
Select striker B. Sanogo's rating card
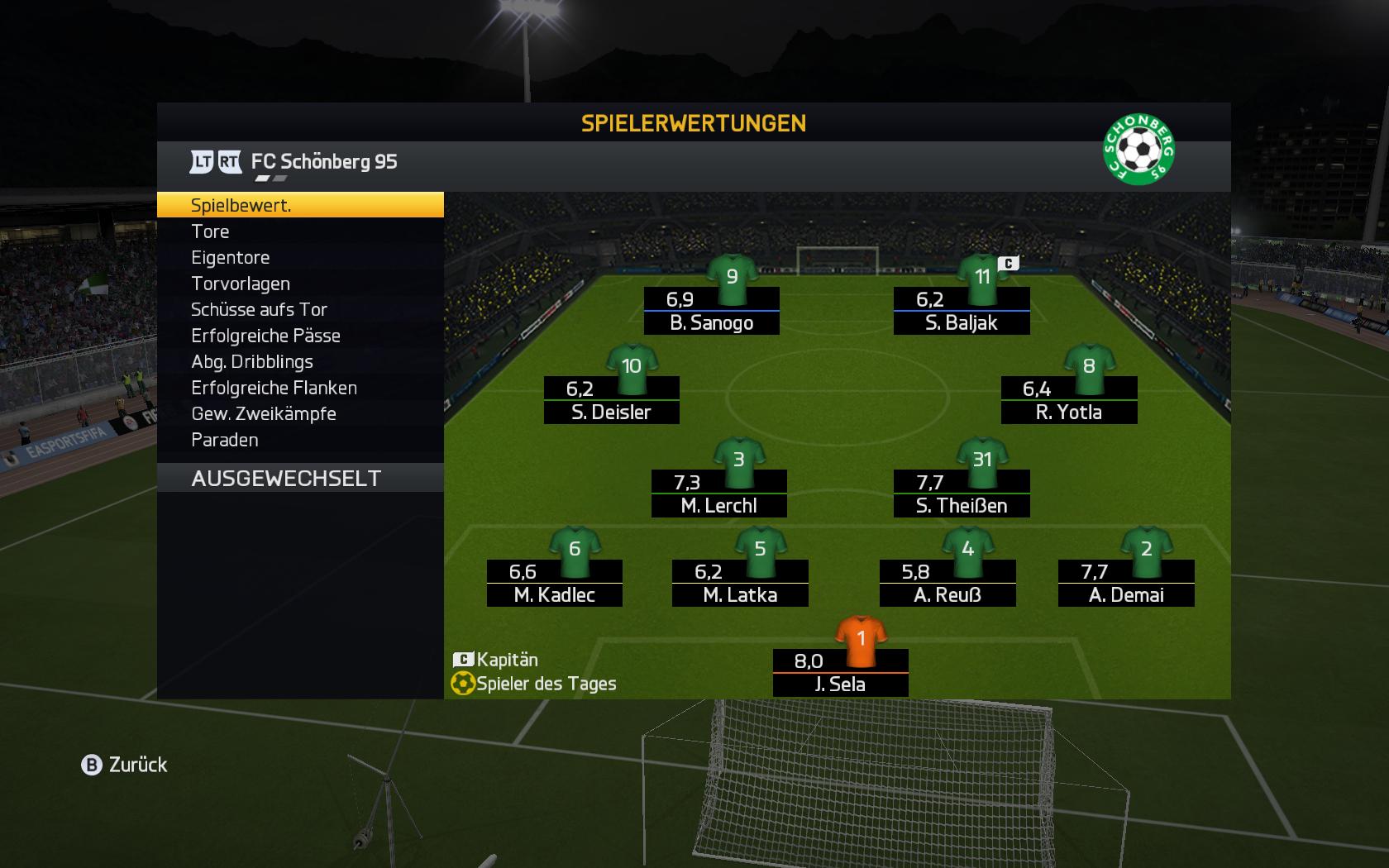[x=711, y=311]
